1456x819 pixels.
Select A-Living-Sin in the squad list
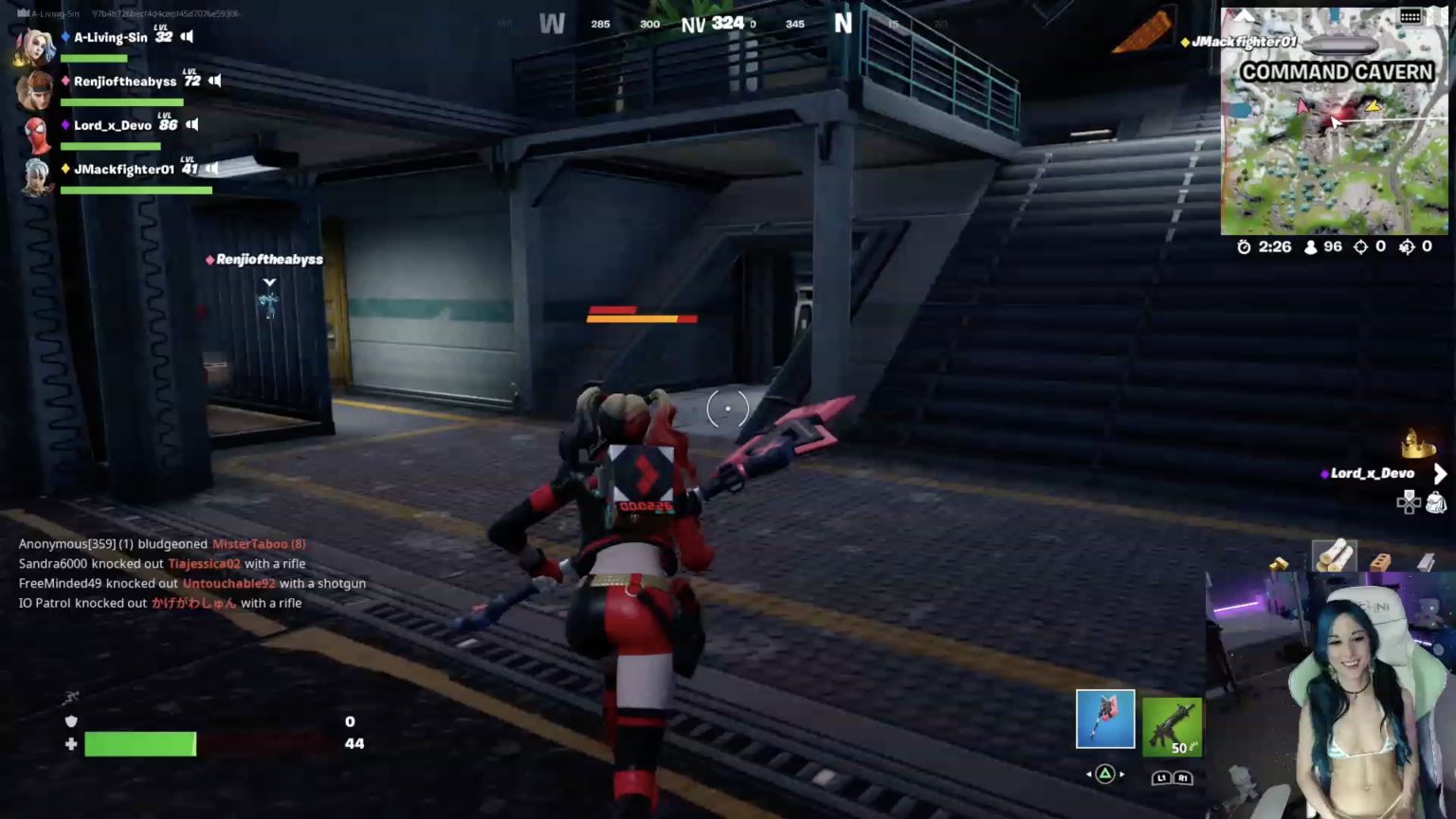(x=110, y=37)
